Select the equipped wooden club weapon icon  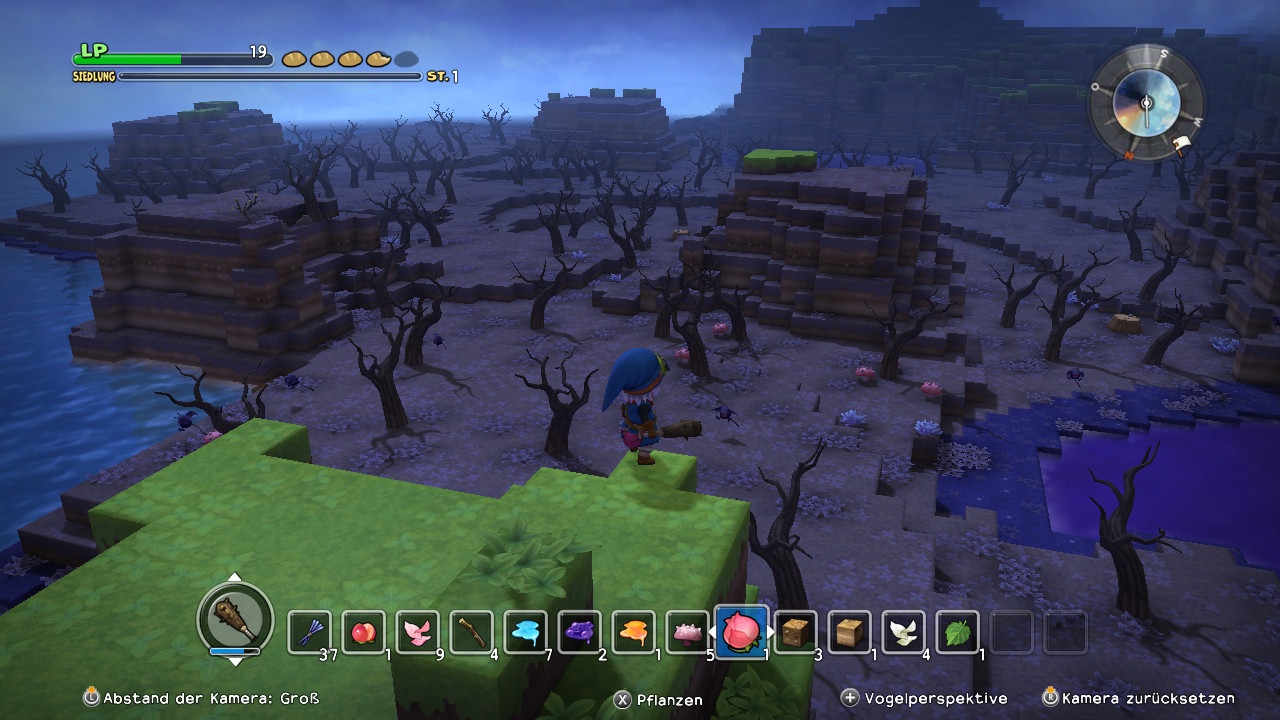[x=235, y=619]
